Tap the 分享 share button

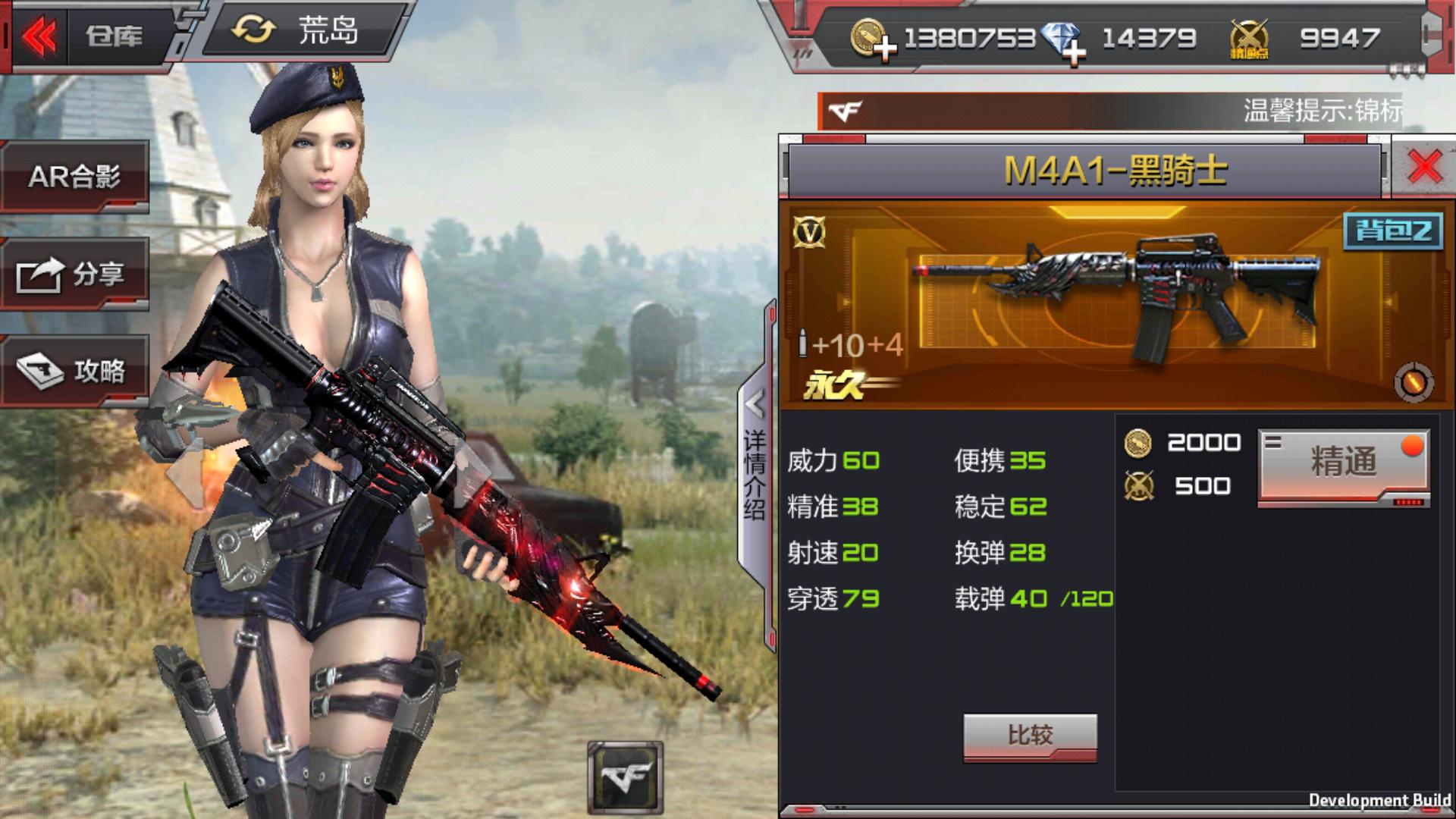tap(74, 274)
